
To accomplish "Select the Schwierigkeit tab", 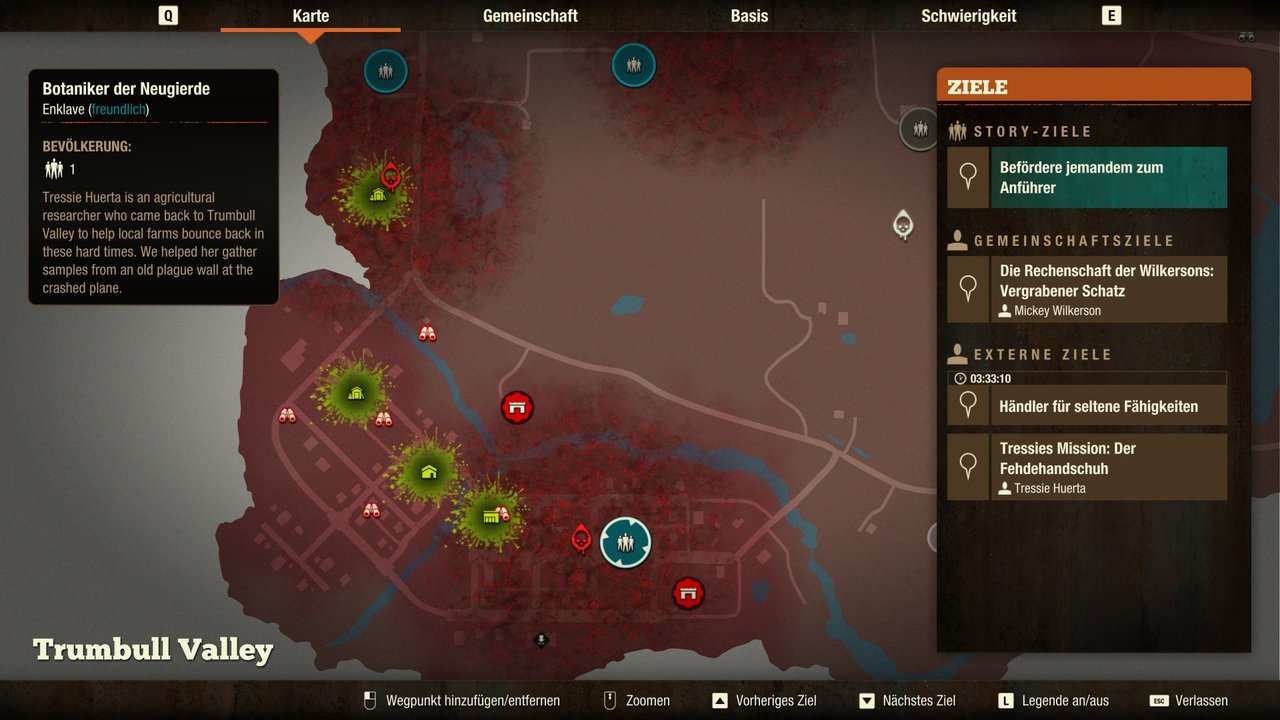I will [x=968, y=16].
